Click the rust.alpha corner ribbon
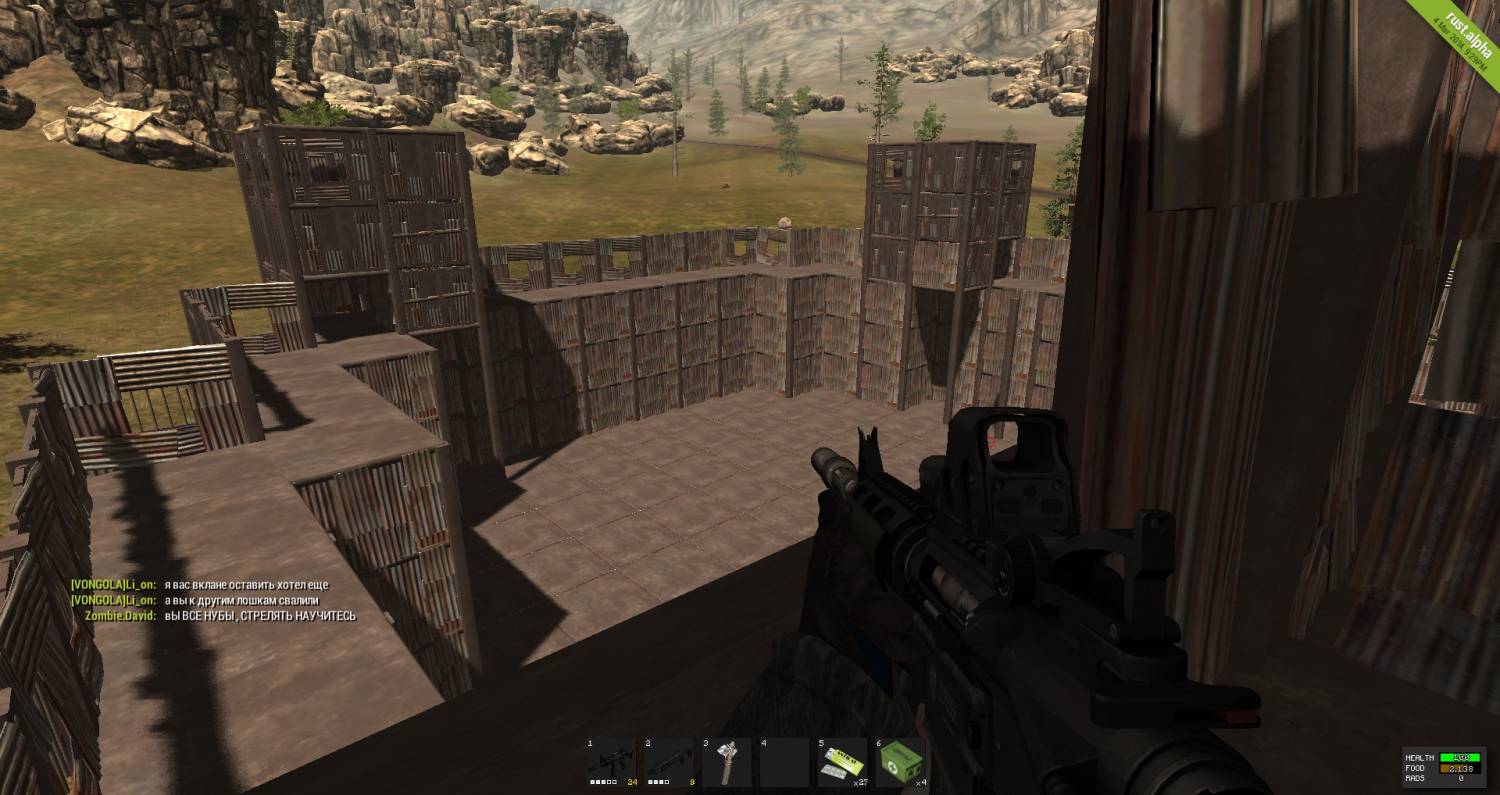1500x795 pixels. coord(1464,36)
